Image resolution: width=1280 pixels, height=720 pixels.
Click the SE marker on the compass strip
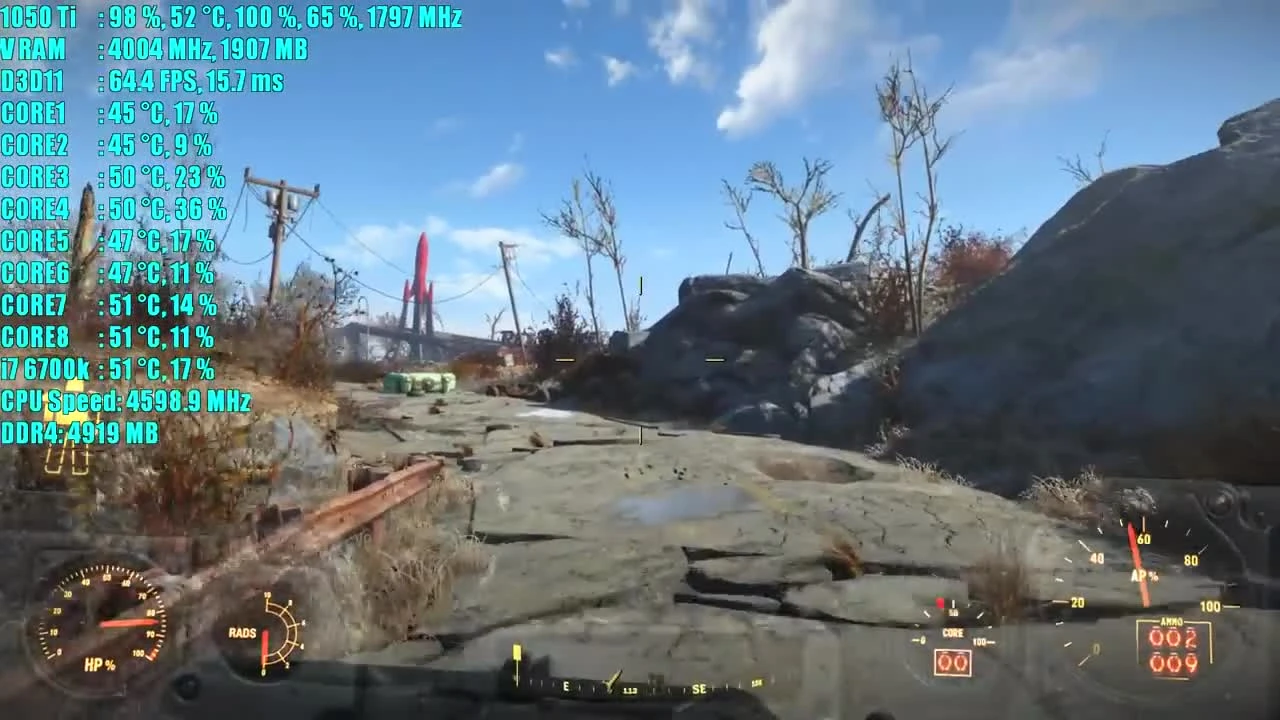point(700,688)
